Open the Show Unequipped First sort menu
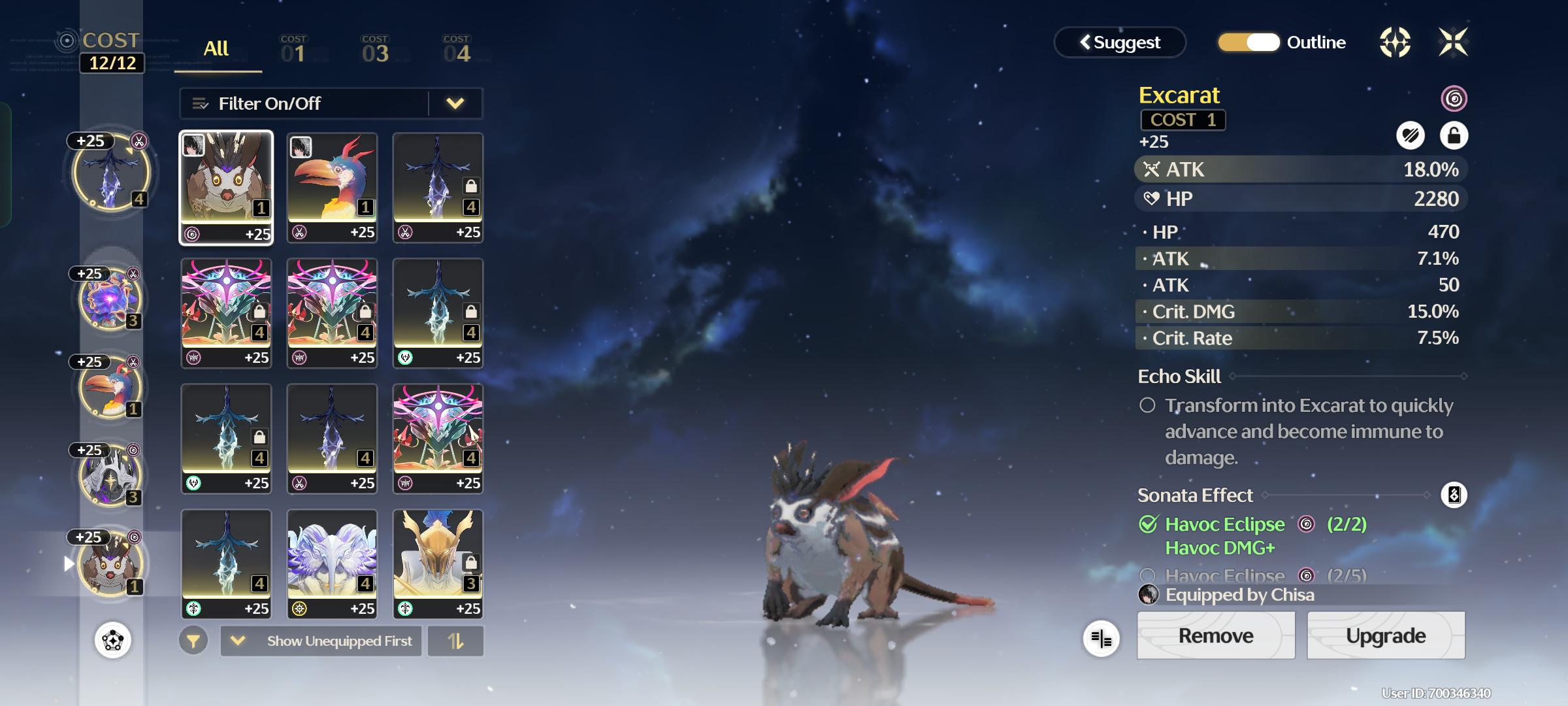 (x=321, y=641)
